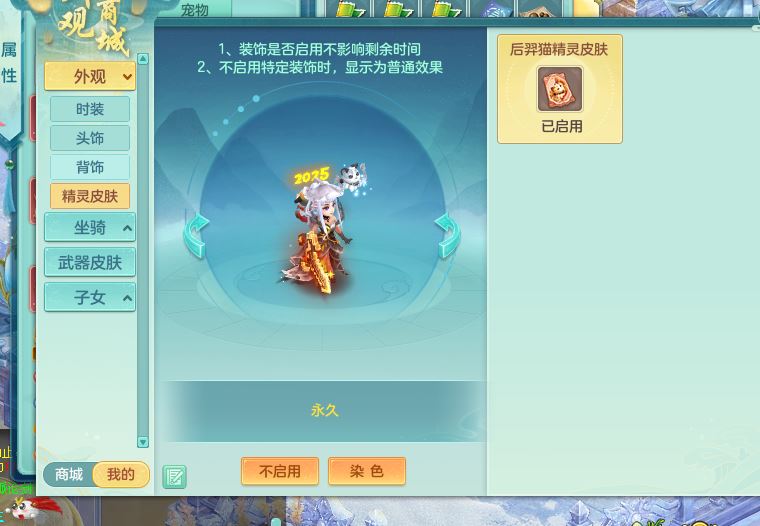Select the 时装 sub-category
760x526 pixels.
click(x=90, y=109)
